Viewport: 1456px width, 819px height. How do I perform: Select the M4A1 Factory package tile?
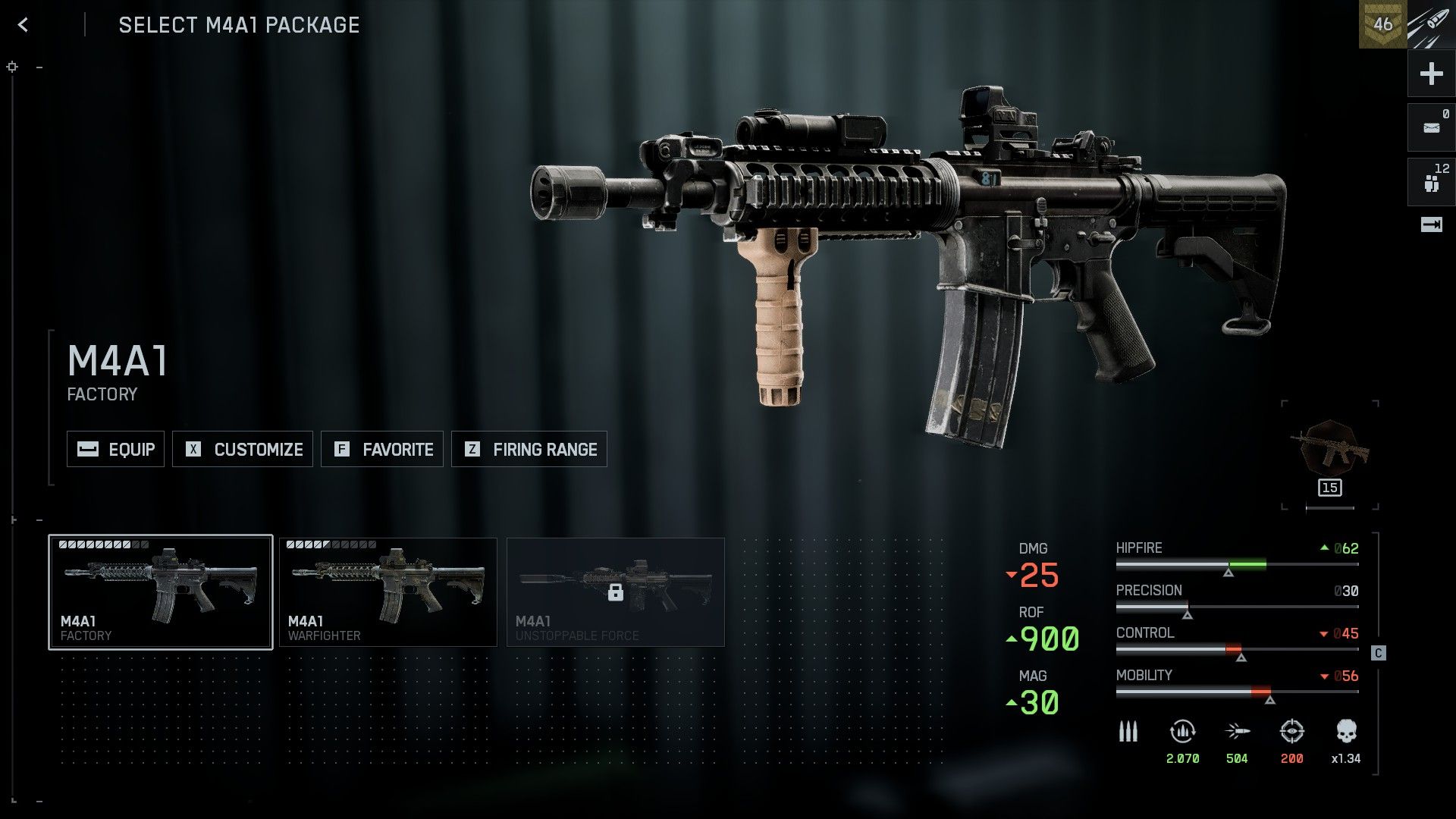coord(161,592)
